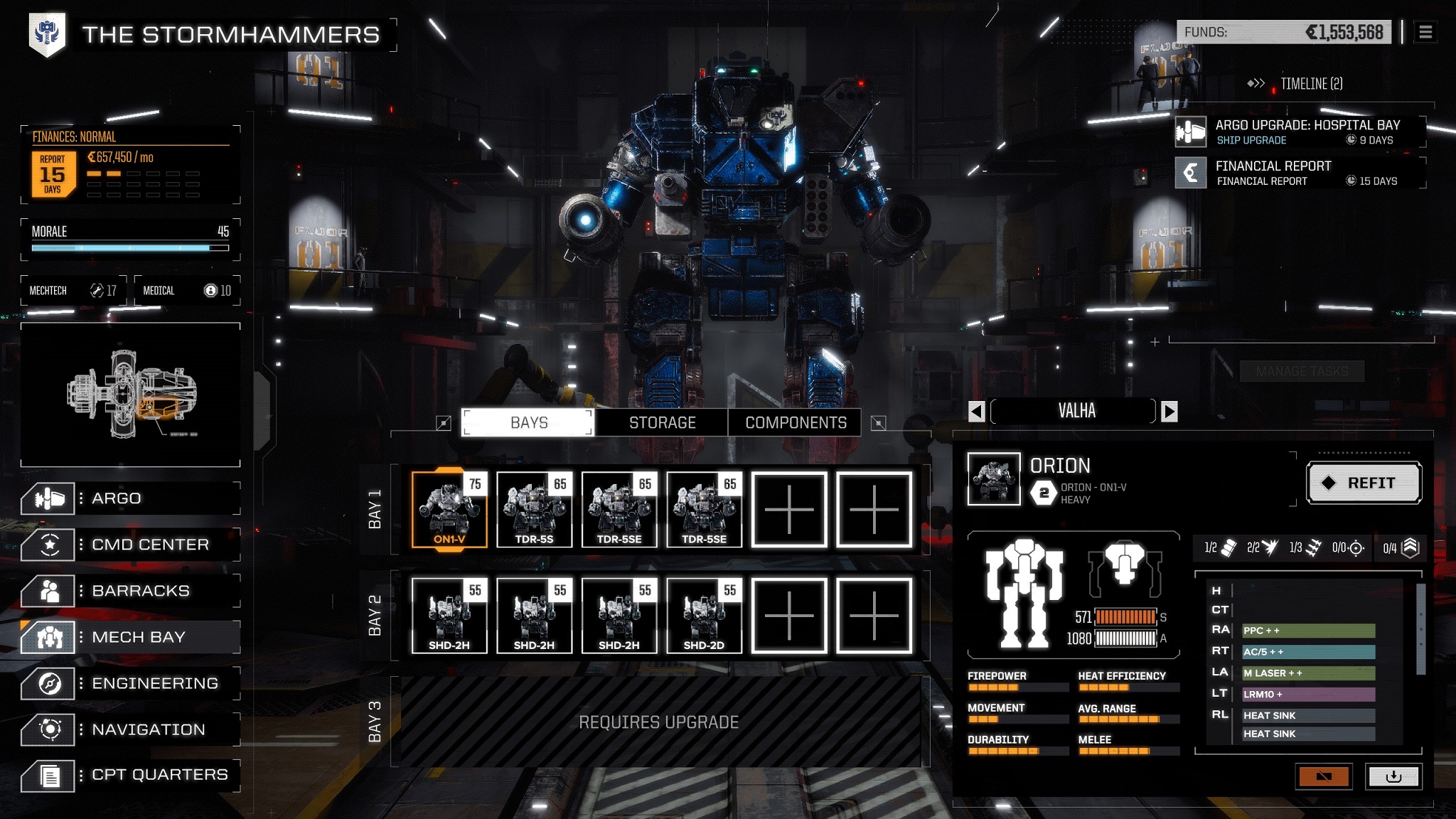1456x819 pixels.
Task: Open the Mech Bay section from the sidebar
Action: pos(50,637)
